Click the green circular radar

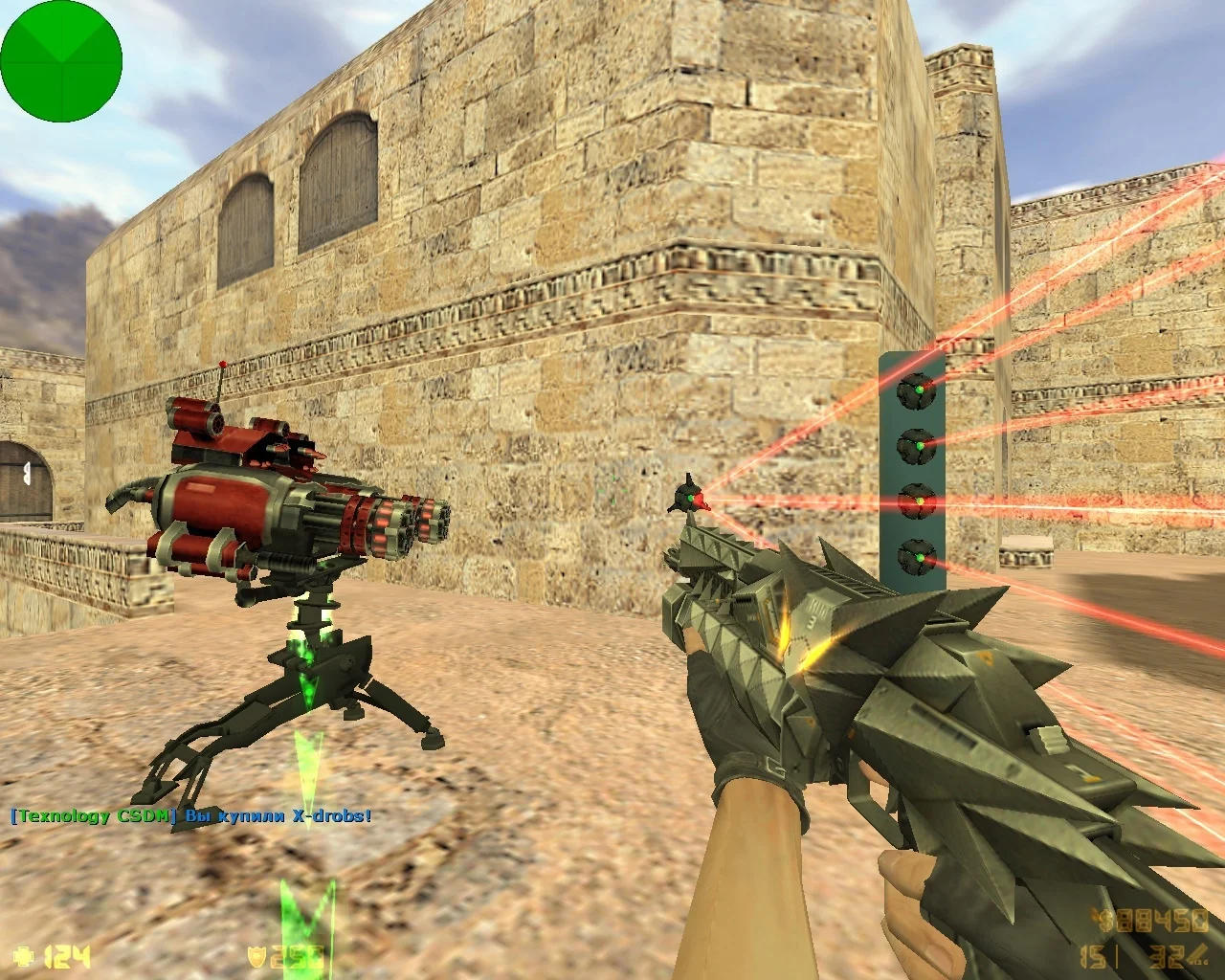[61, 61]
